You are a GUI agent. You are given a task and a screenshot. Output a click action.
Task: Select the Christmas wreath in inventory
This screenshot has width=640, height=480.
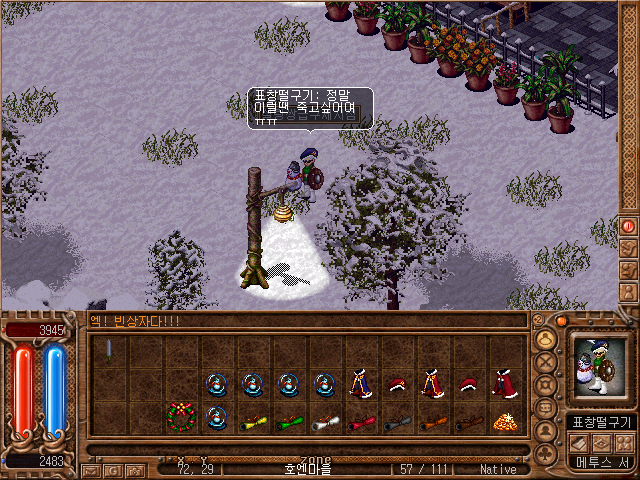pos(180,416)
